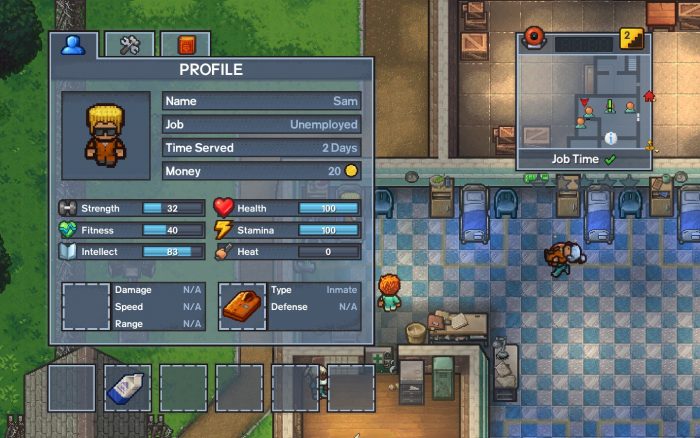
Task: Switch to the Profile tab
Action: click(x=73, y=44)
